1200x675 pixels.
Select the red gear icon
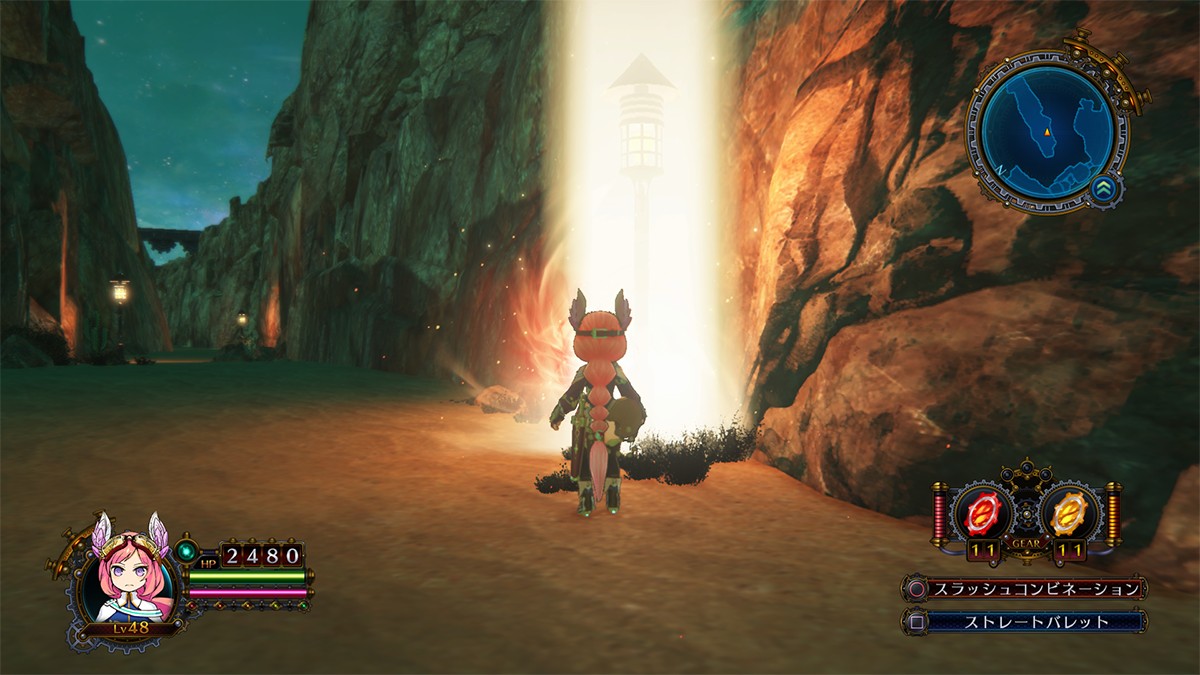[x=984, y=514]
